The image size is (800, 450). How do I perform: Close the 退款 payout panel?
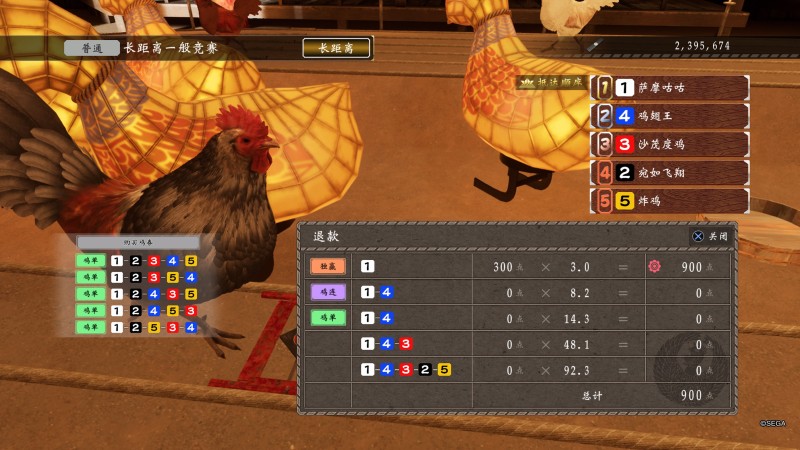coord(709,236)
